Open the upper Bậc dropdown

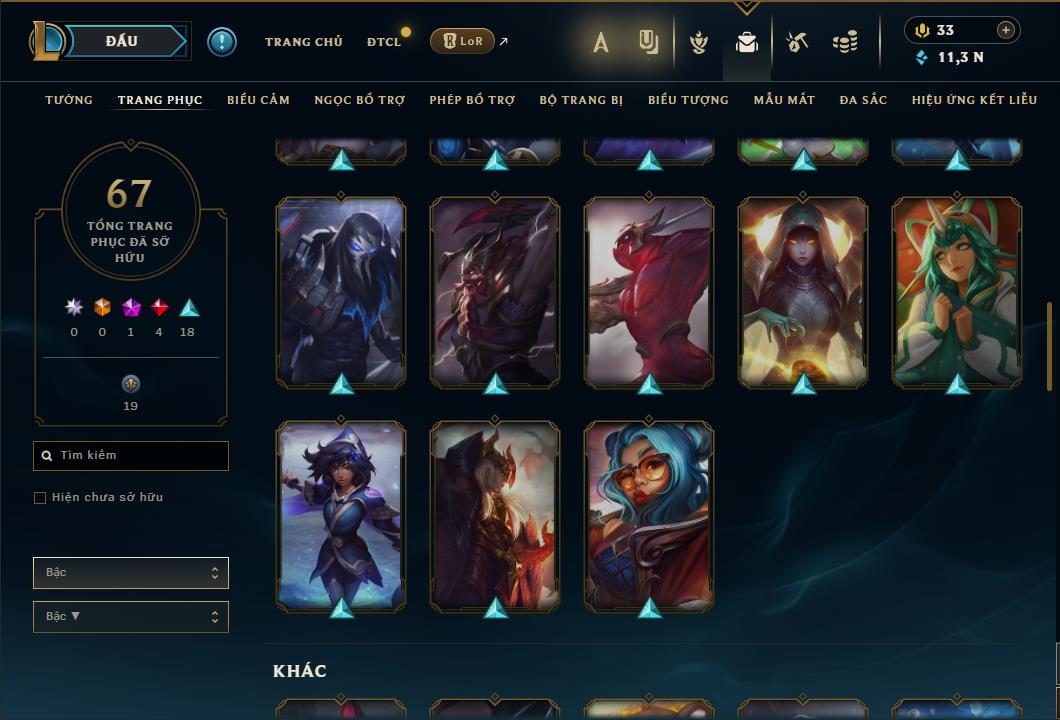tap(131, 573)
